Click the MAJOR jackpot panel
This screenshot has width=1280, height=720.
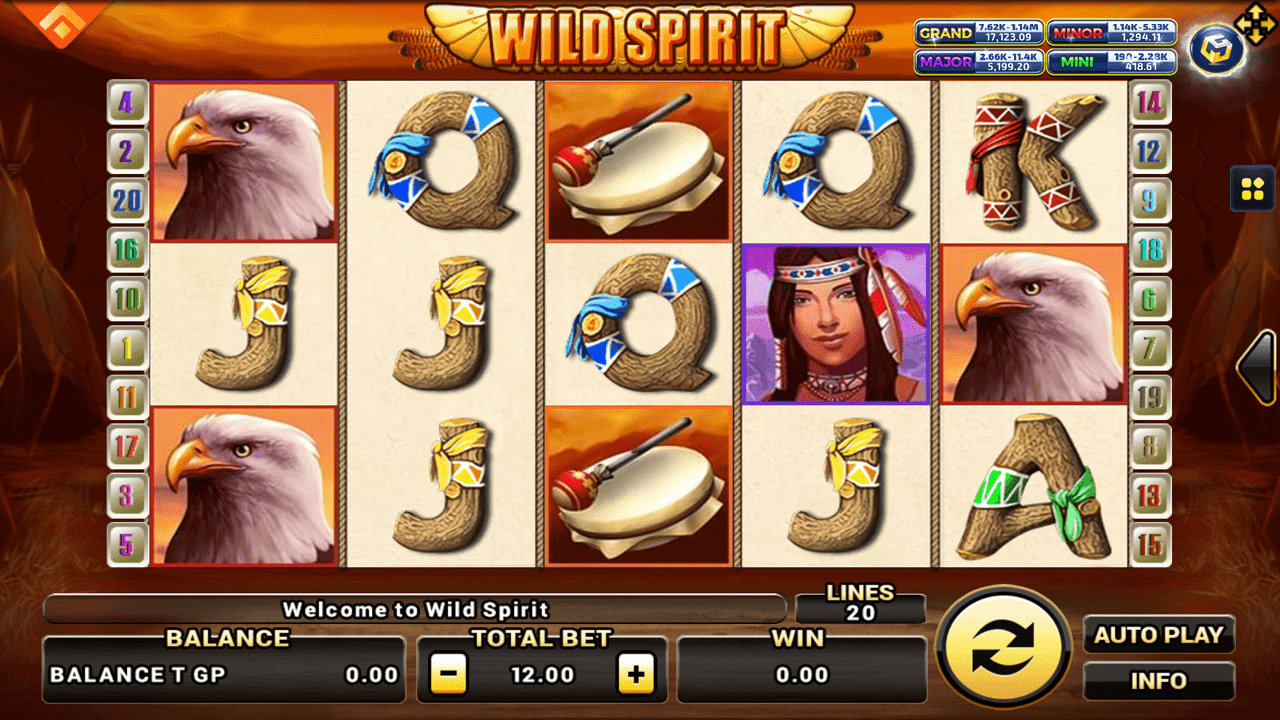(978, 61)
